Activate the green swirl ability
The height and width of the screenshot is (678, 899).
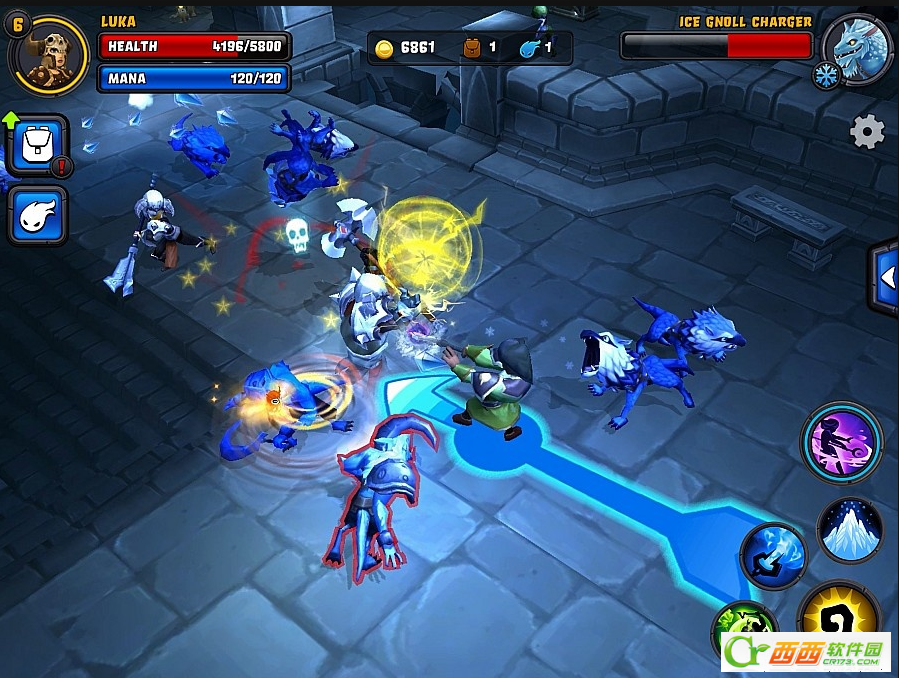[744, 630]
